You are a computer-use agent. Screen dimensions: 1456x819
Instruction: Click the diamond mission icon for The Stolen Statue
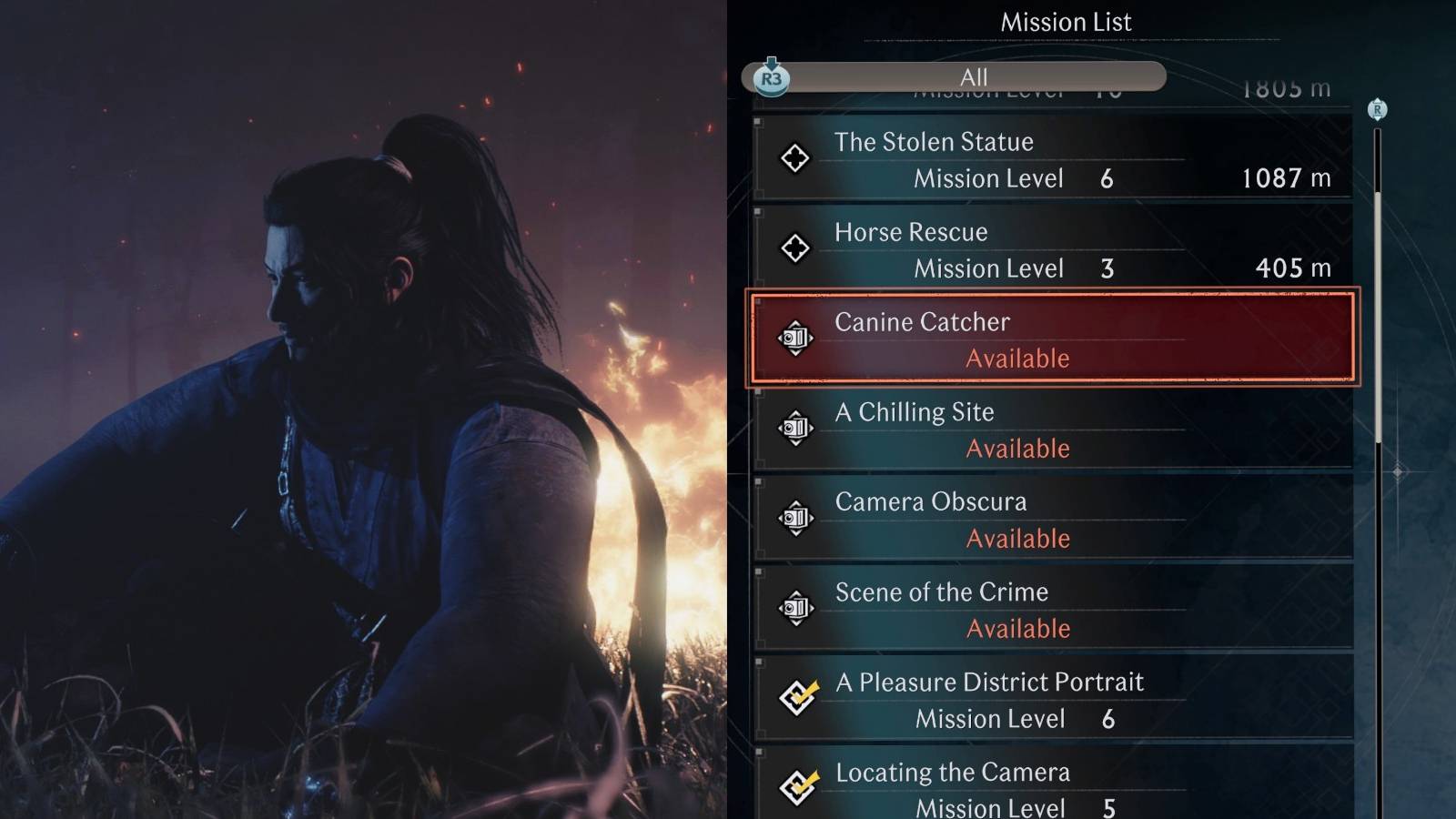[795, 158]
